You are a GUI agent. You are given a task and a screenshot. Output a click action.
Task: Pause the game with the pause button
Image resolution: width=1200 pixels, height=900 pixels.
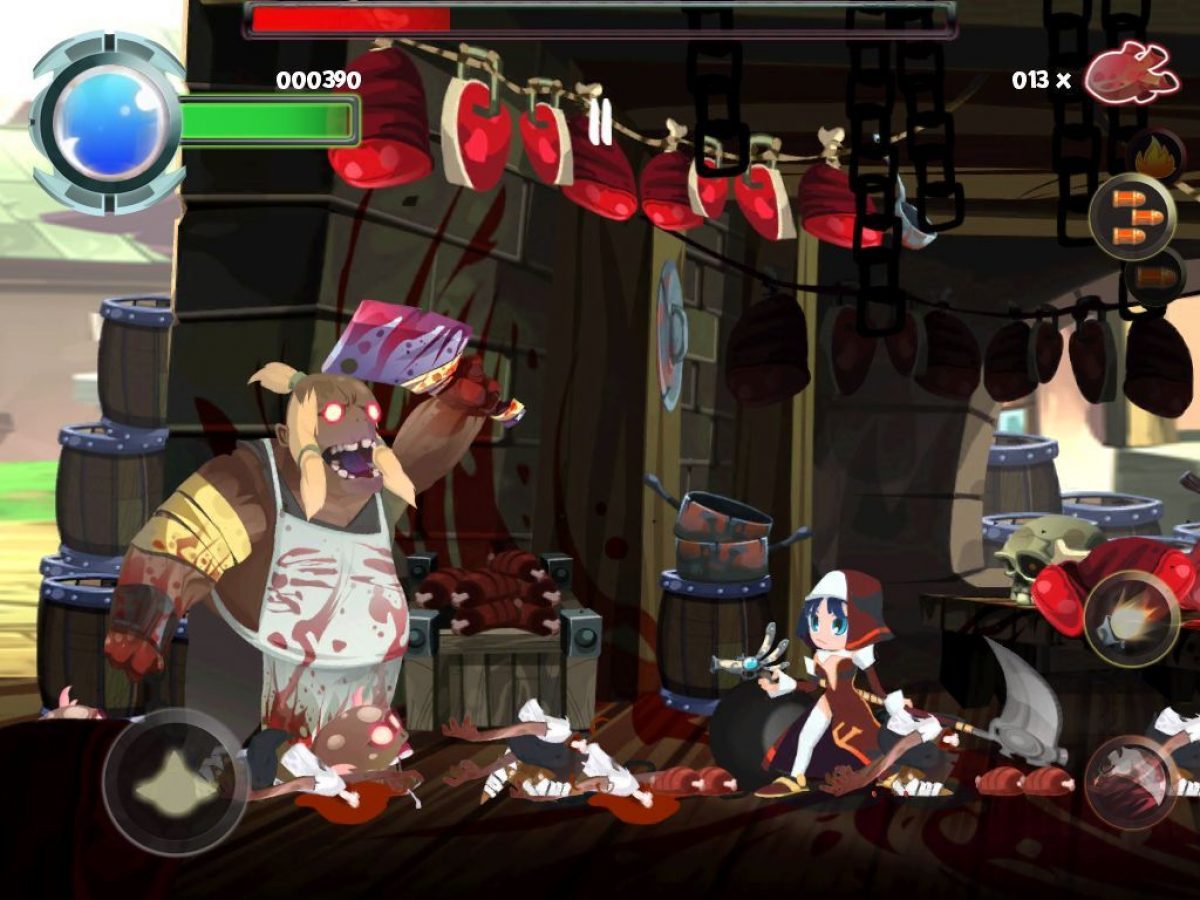(600, 124)
